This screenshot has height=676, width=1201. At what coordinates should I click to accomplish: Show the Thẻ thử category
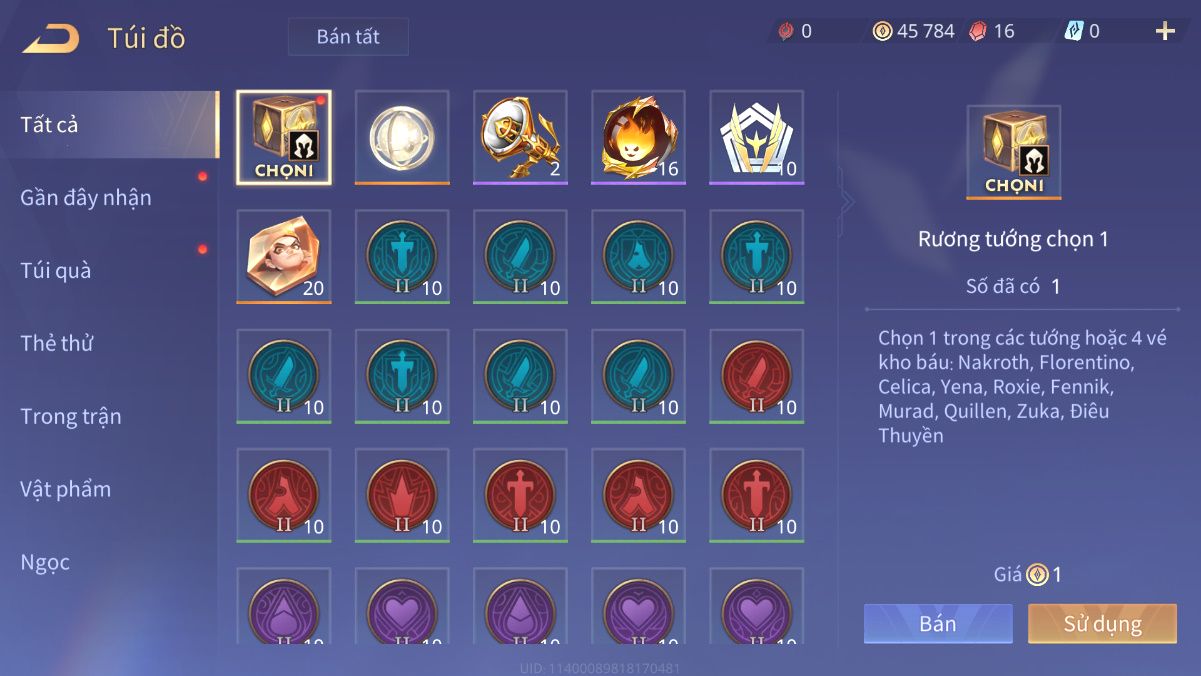57,344
